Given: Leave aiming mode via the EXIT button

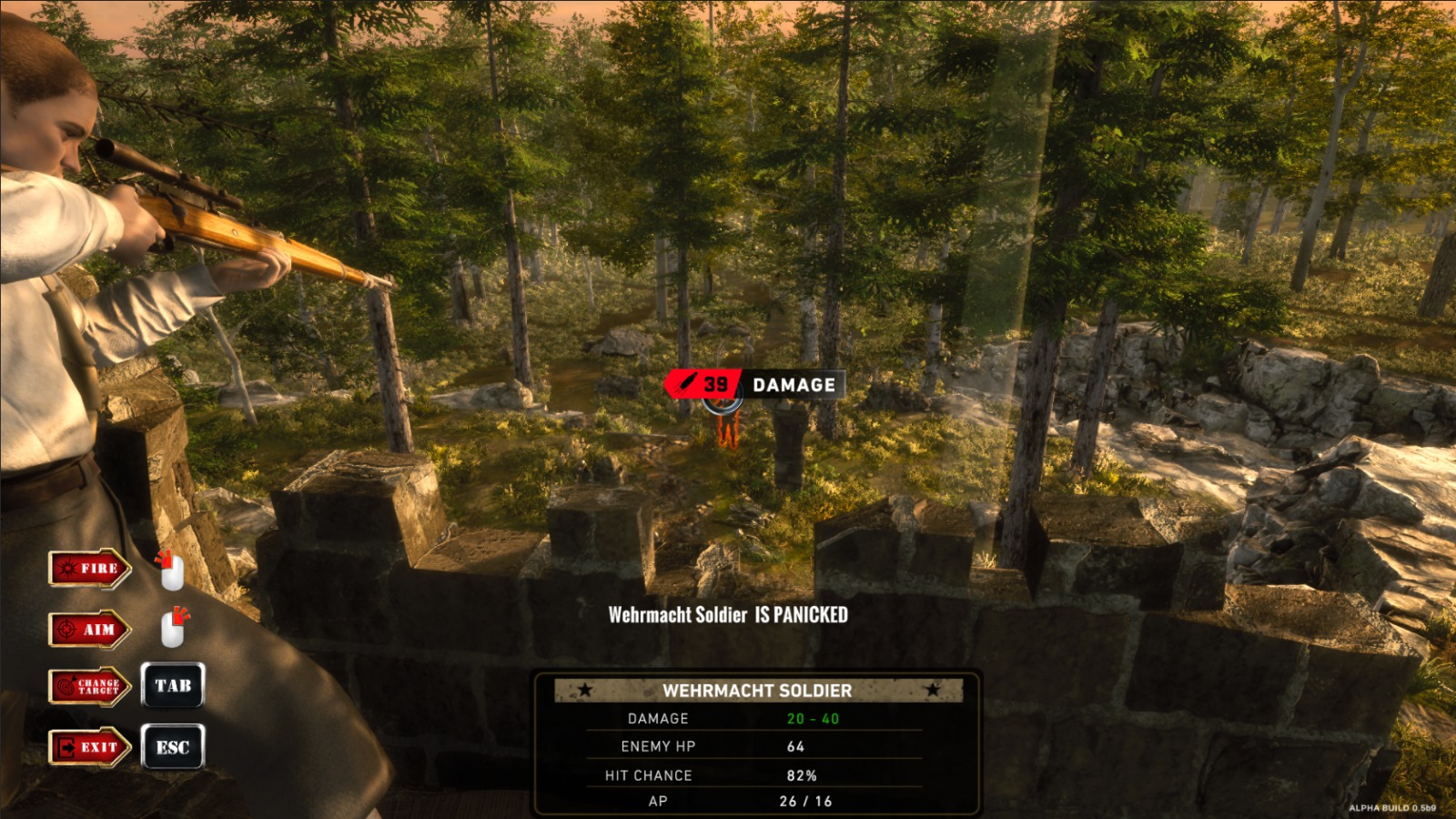Looking at the screenshot, I should point(89,748).
